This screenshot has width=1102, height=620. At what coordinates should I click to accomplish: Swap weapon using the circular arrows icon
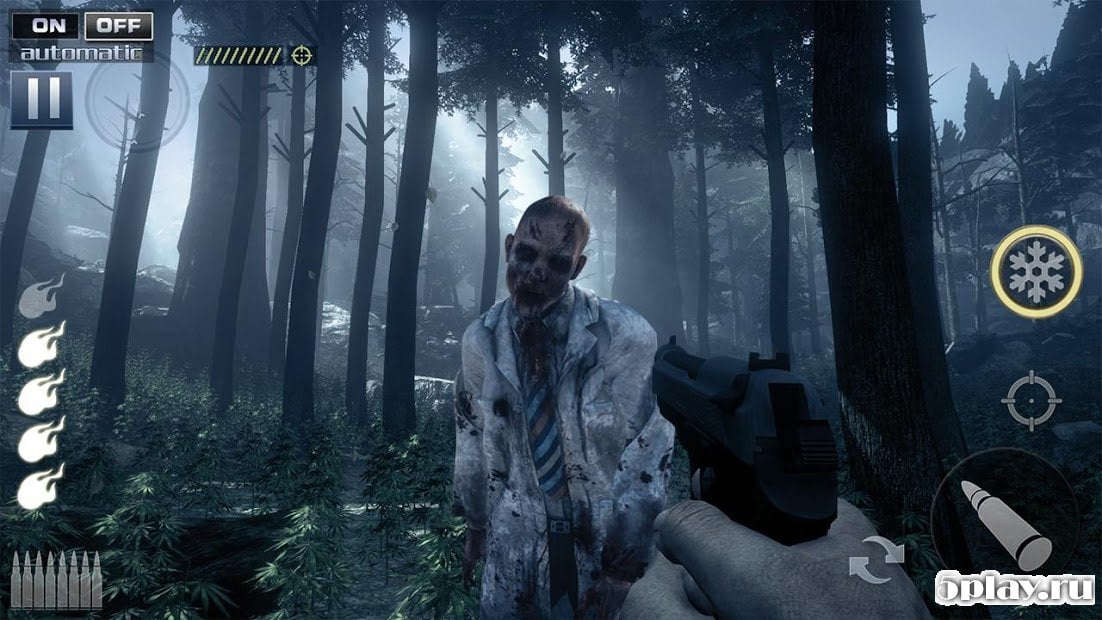tap(876, 560)
